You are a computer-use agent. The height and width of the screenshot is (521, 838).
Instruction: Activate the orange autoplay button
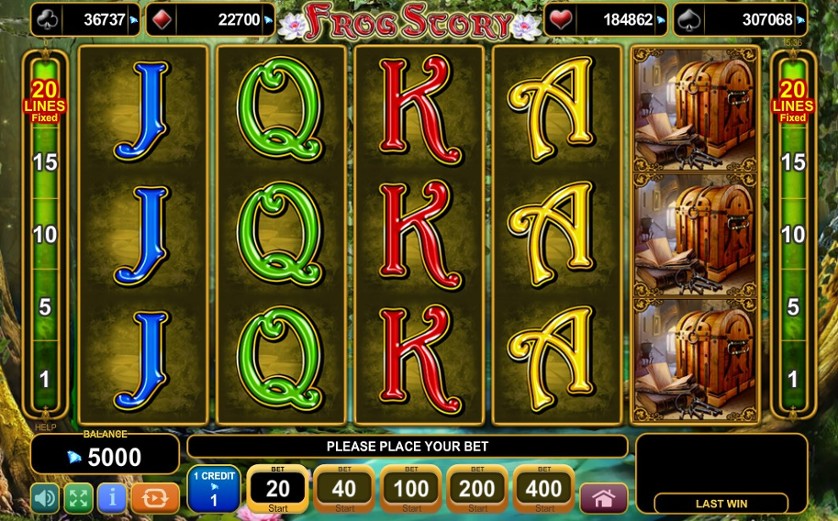tap(155, 497)
